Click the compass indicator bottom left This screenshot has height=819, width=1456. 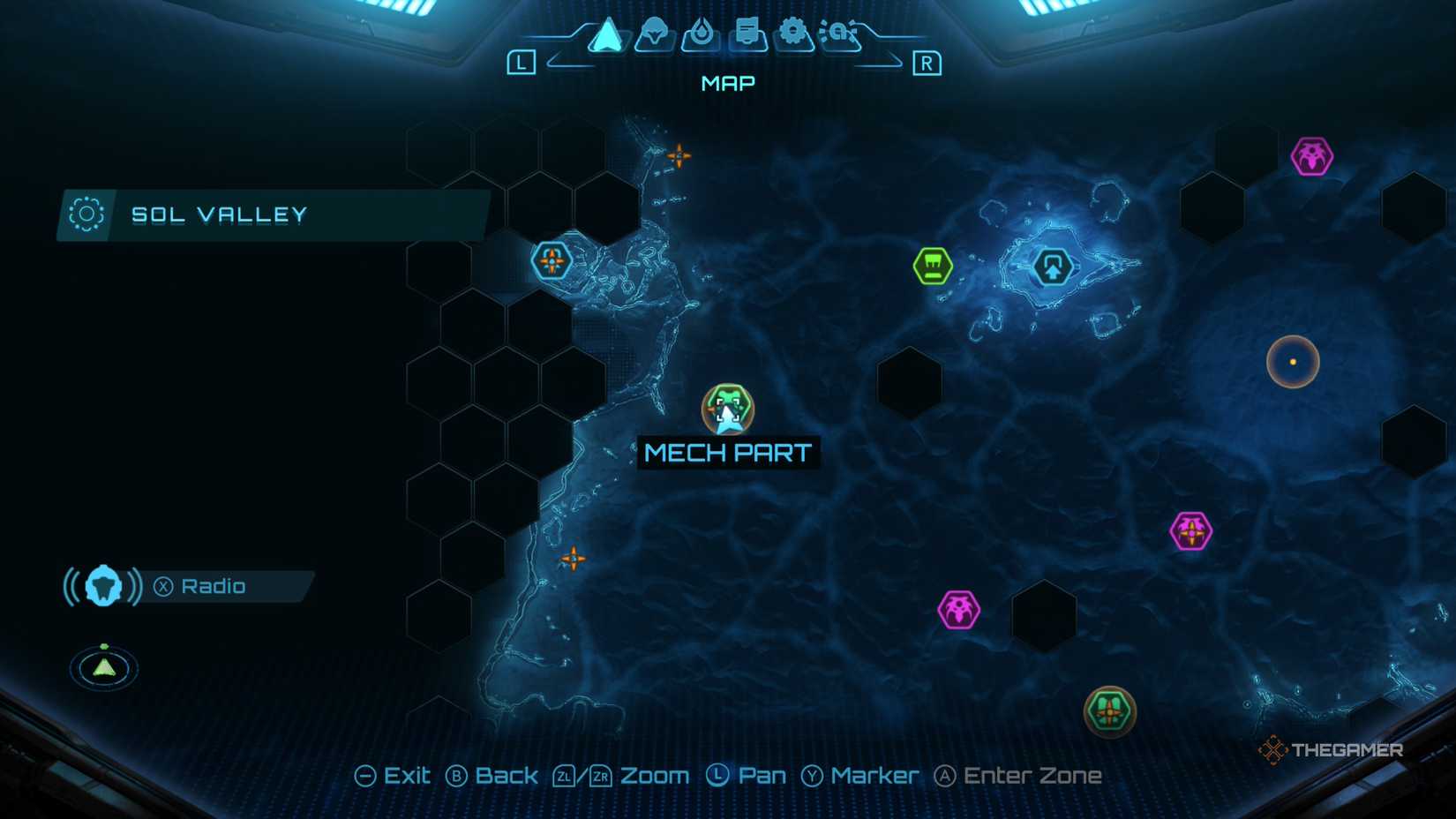coord(103,668)
